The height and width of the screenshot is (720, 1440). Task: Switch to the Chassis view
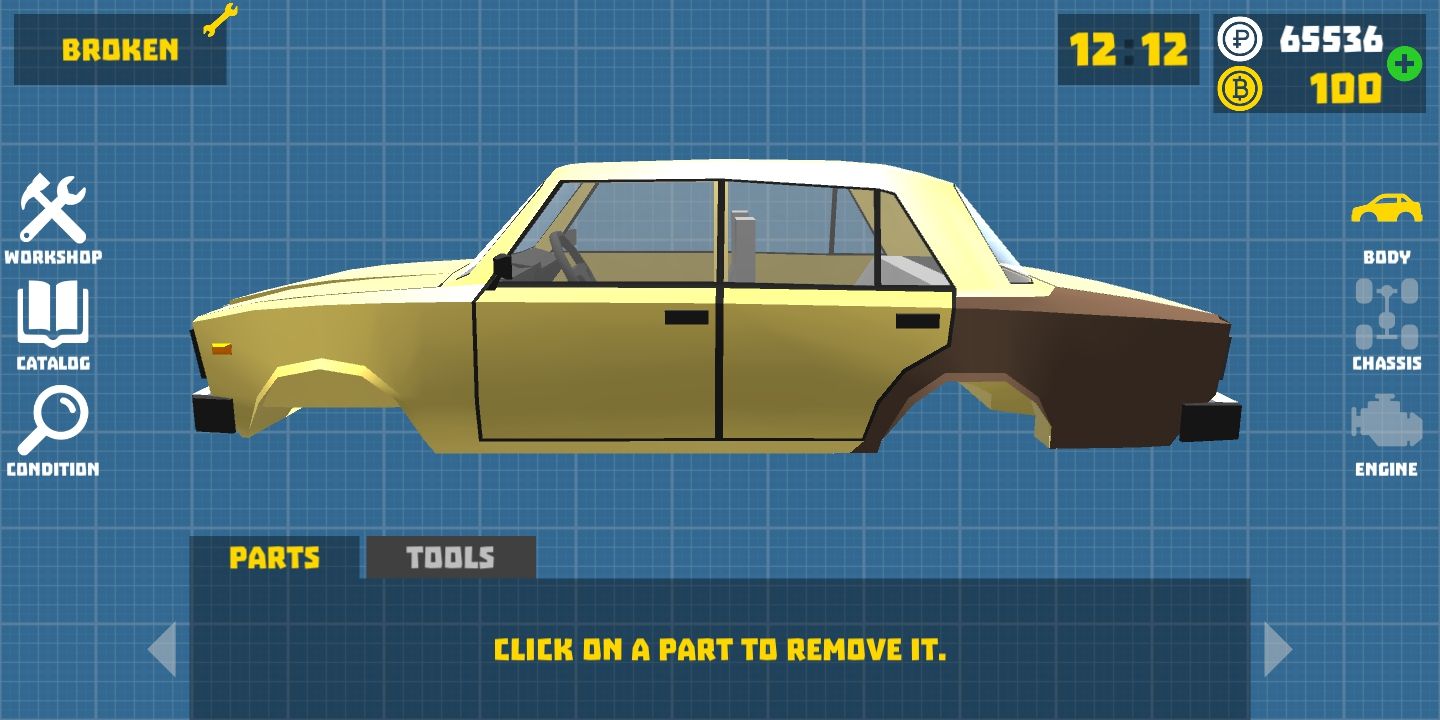(x=1386, y=325)
